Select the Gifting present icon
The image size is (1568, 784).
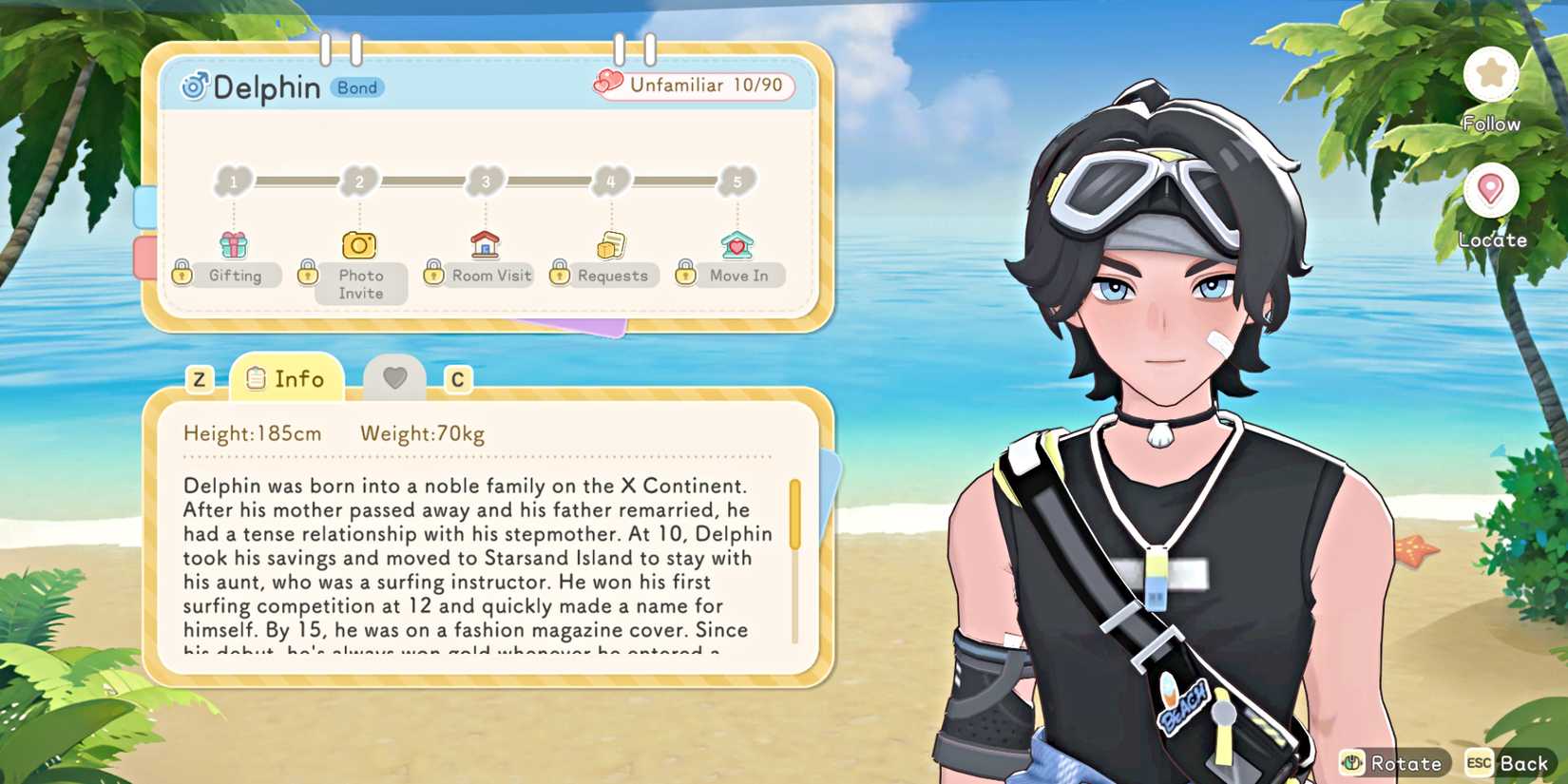[x=233, y=242]
